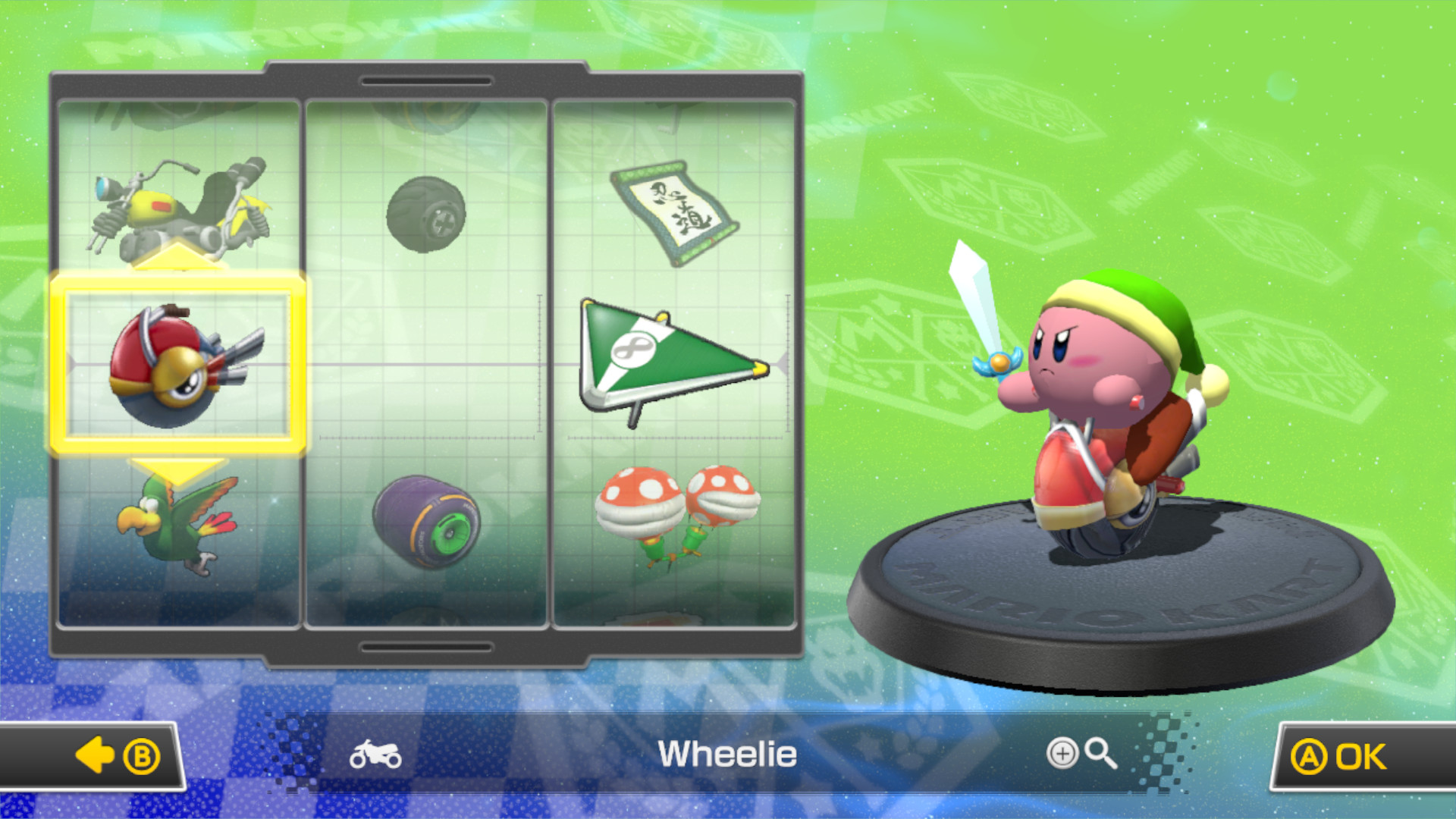The width and height of the screenshot is (1456, 819).
Task: Switch to the tires column panel
Action: pyautogui.click(x=427, y=364)
